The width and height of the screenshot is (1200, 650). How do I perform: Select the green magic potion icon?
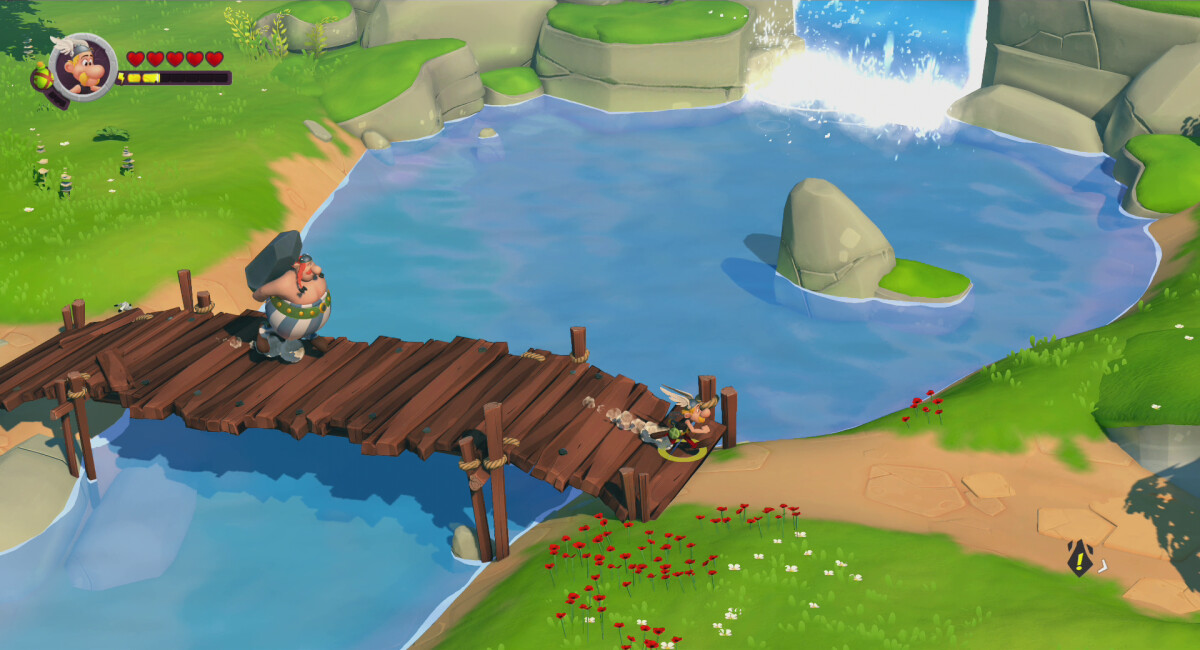pyautogui.click(x=42, y=77)
